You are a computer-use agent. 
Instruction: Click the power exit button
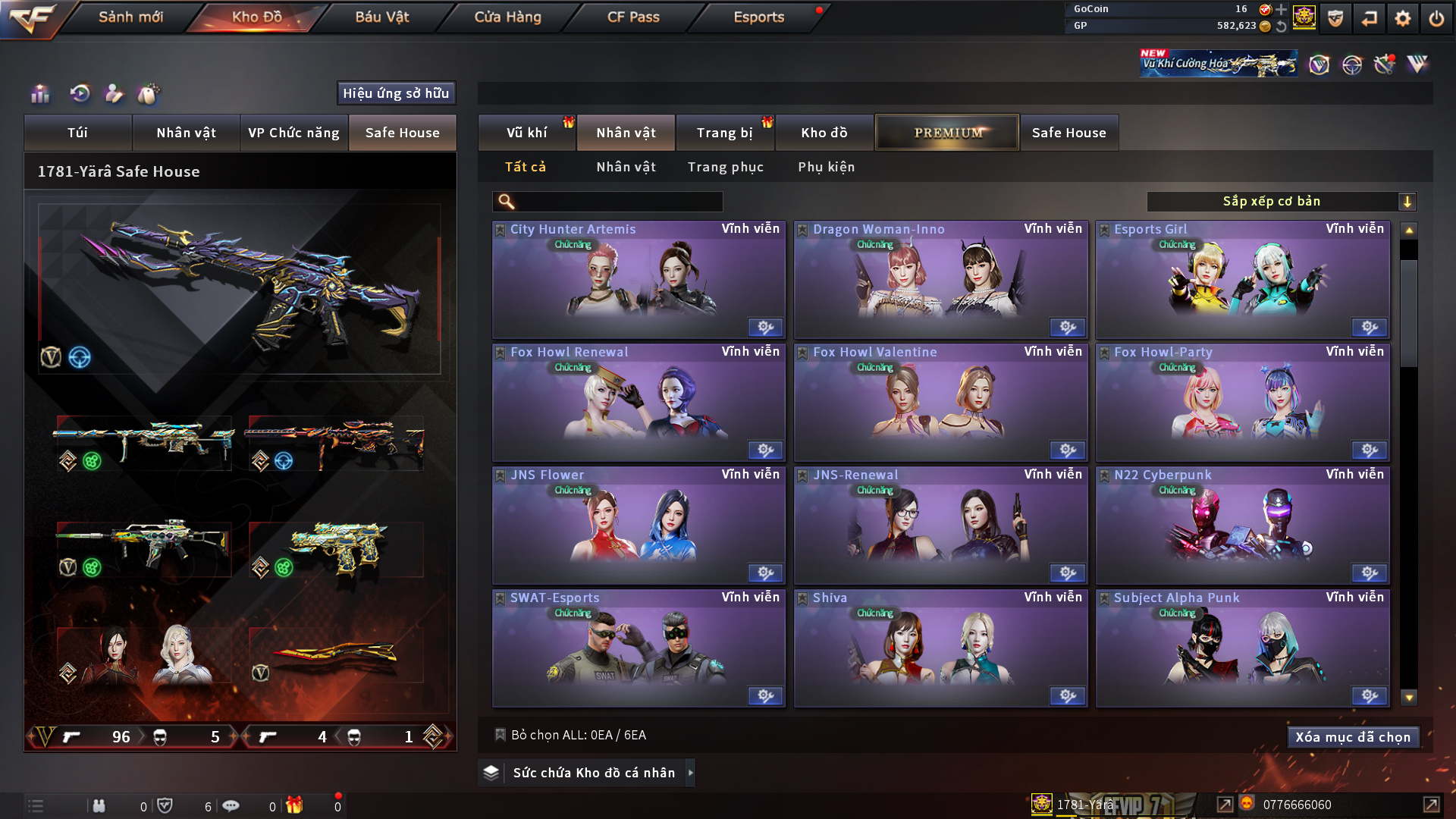pos(1436,18)
